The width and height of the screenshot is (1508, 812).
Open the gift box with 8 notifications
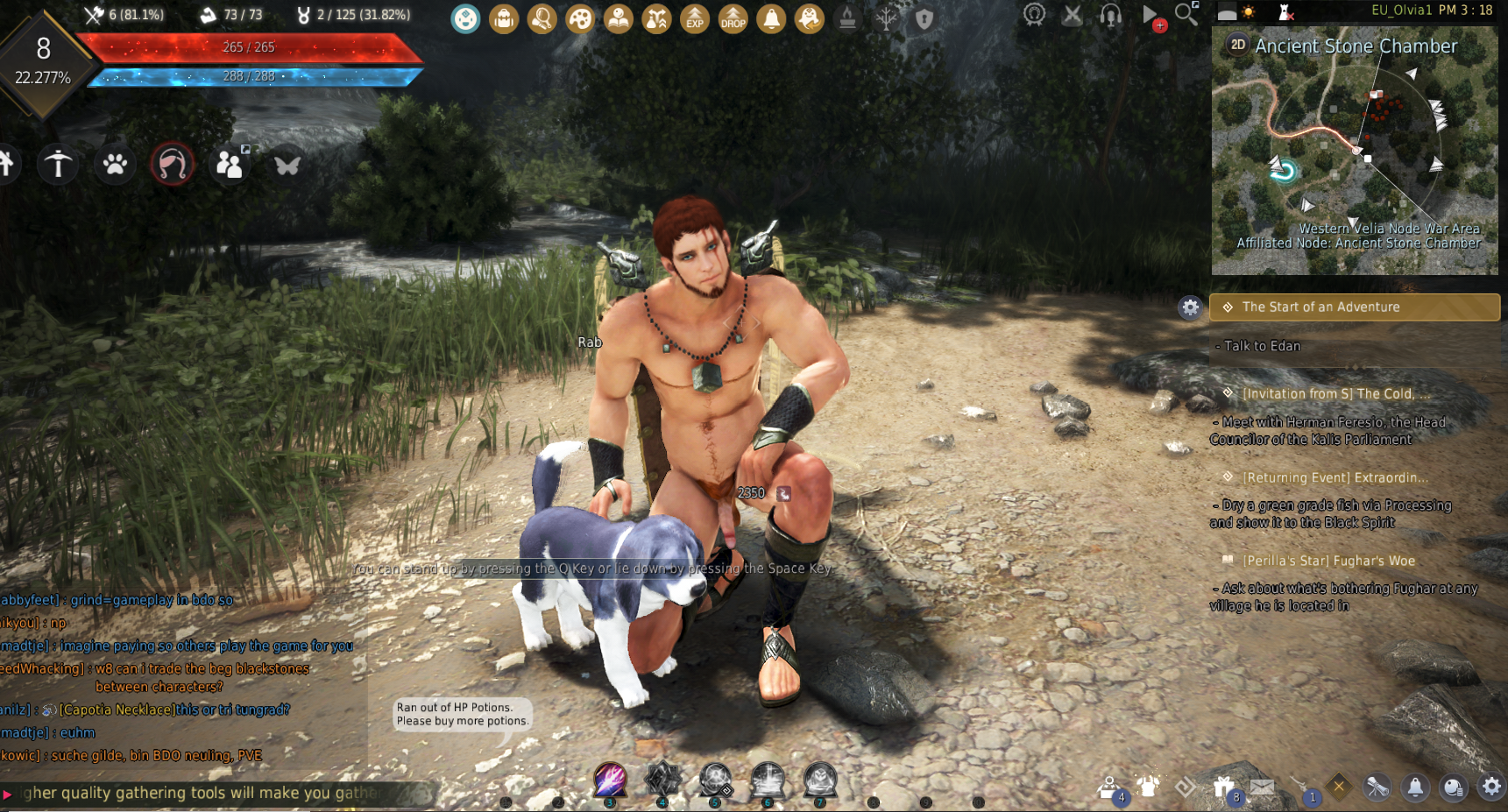[1224, 787]
